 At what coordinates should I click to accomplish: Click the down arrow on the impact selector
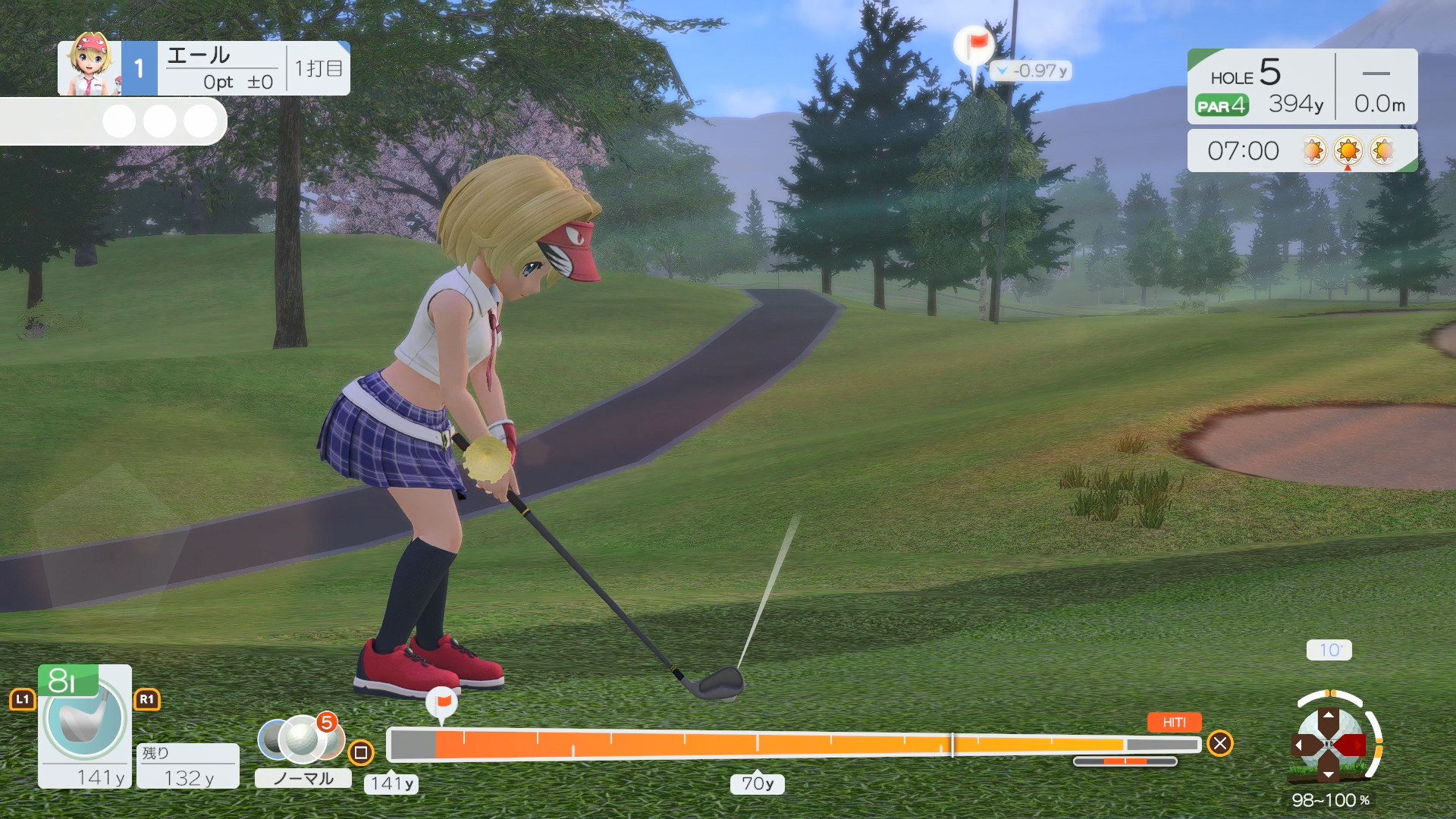pyautogui.click(x=1329, y=774)
